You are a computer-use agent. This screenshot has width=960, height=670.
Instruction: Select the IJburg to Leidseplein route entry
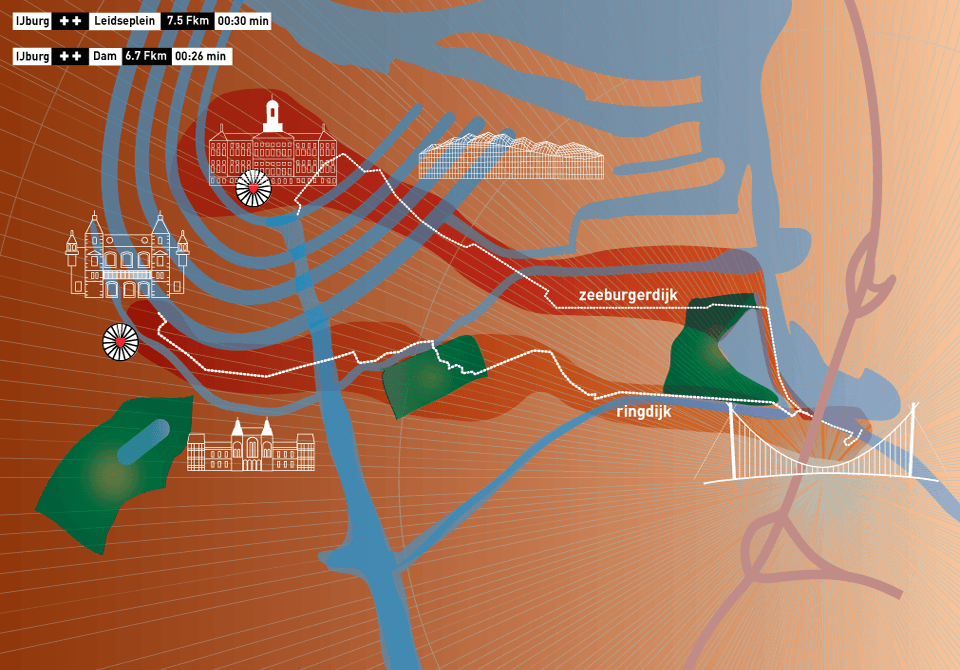click(142, 21)
